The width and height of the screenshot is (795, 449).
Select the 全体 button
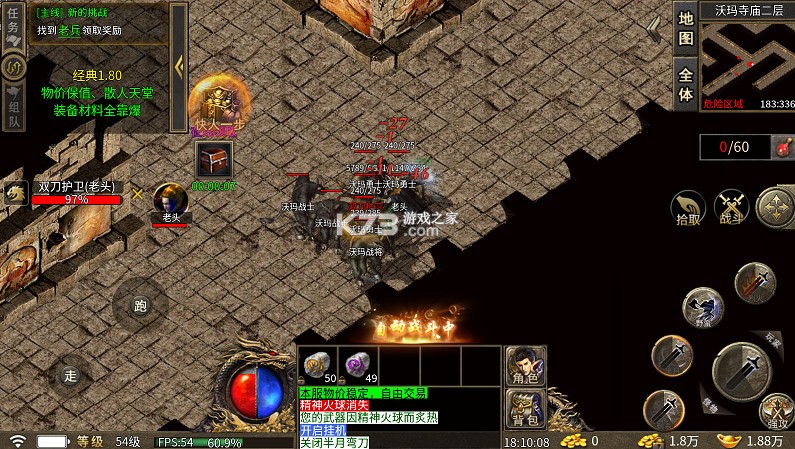coord(685,82)
